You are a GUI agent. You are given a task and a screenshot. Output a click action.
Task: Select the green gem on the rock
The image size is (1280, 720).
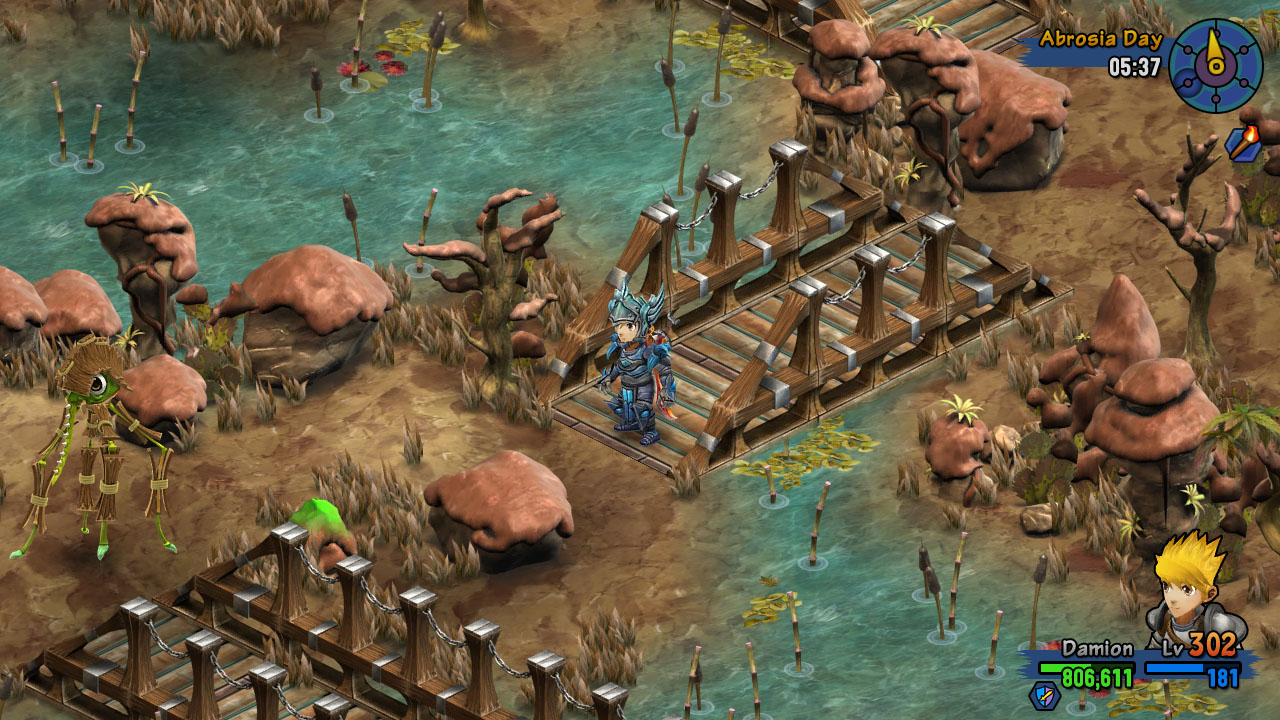(319, 515)
